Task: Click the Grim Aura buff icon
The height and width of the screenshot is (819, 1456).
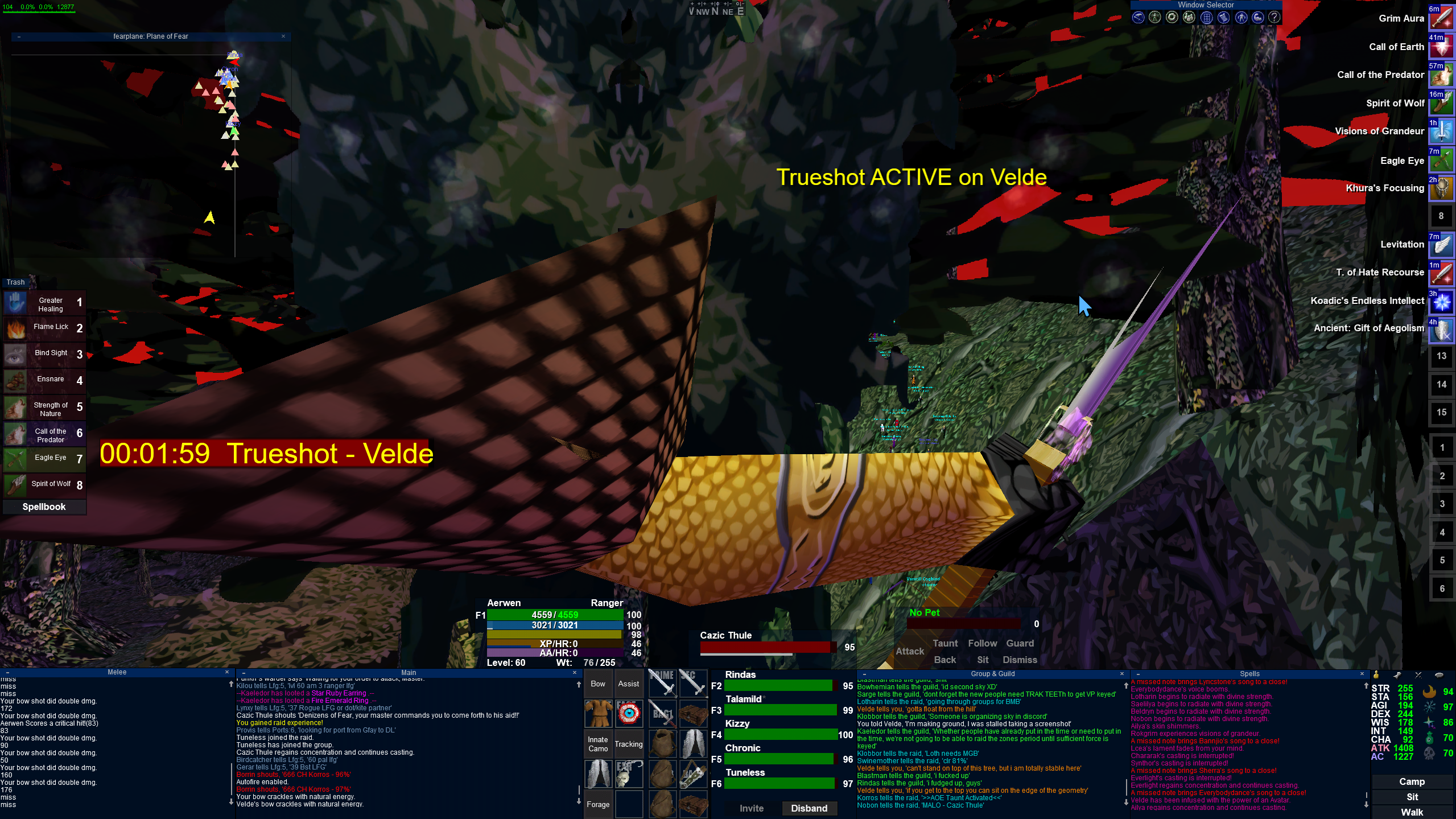Action: pos(1441,19)
